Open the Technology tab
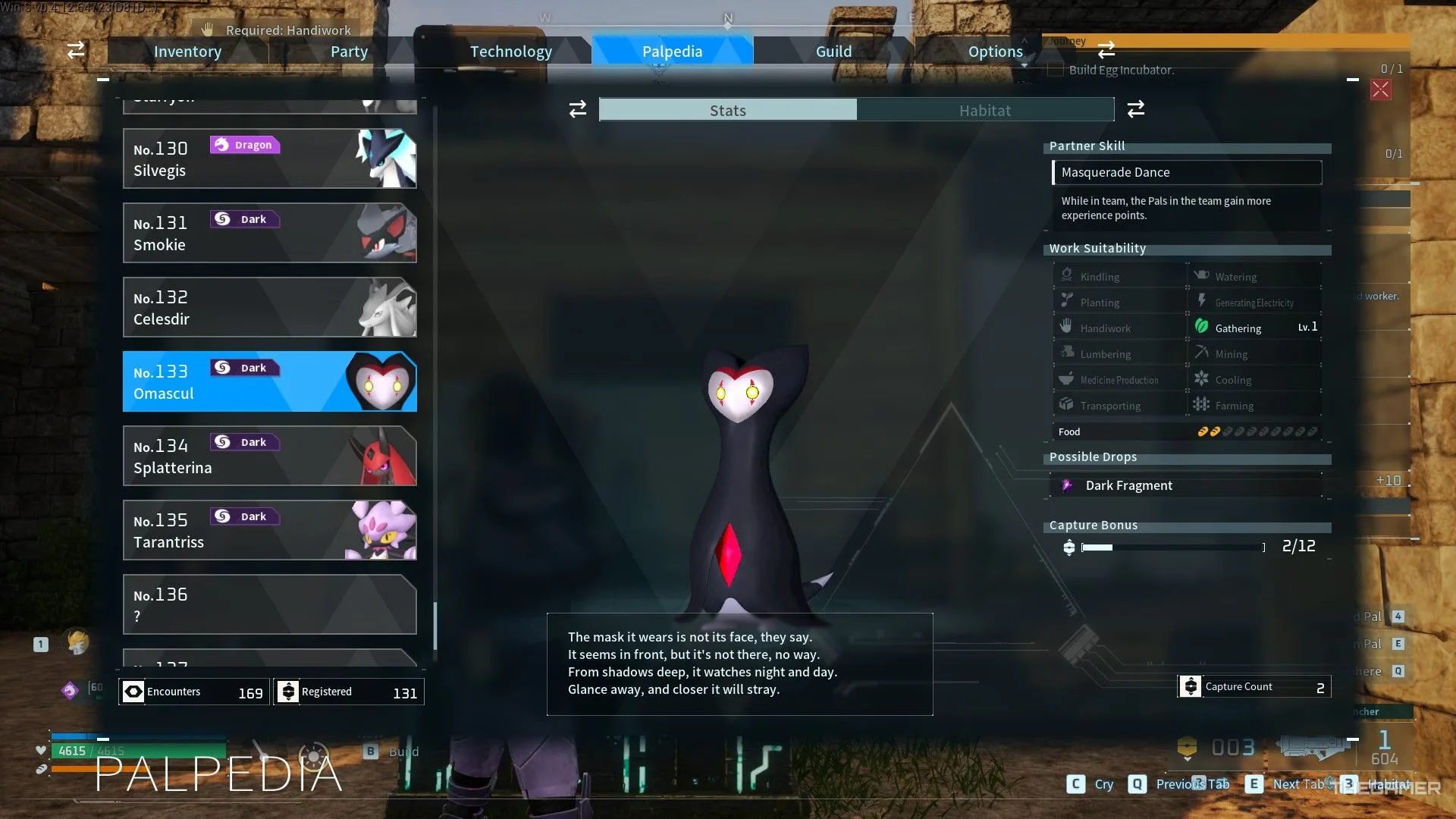The width and height of the screenshot is (1456, 819). click(x=510, y=52)
